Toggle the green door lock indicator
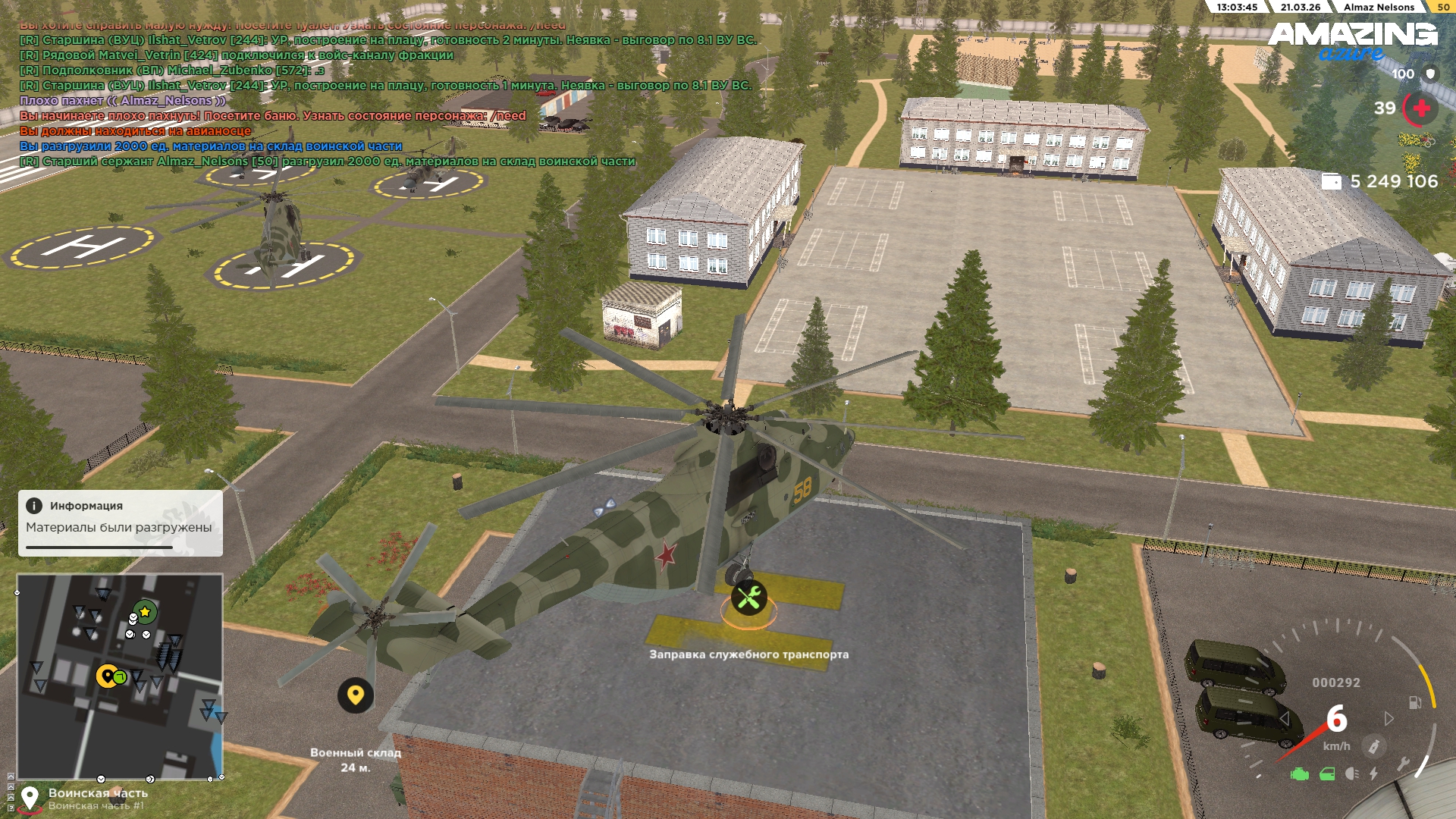The image size is (1456, 819). click(x=1327, y=774)
